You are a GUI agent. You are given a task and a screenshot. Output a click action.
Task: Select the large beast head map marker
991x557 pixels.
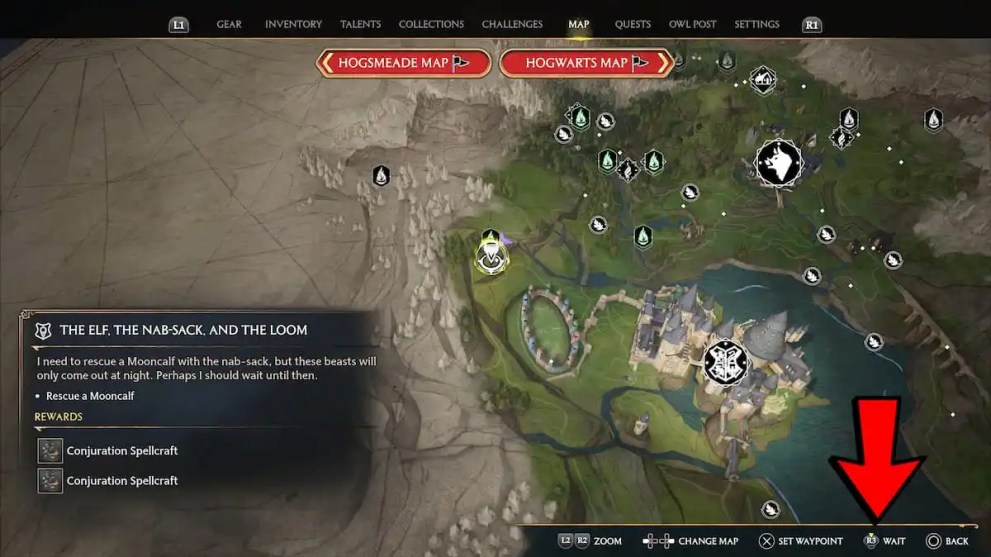coord(779,162)
